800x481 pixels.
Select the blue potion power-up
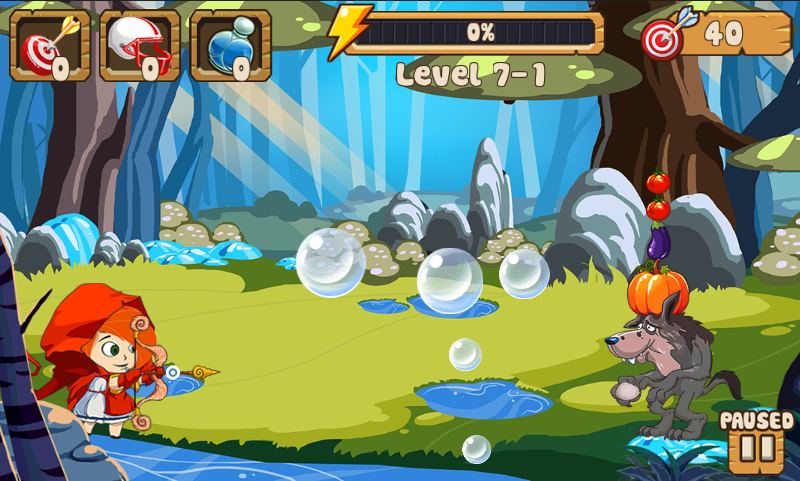point(229,46)
